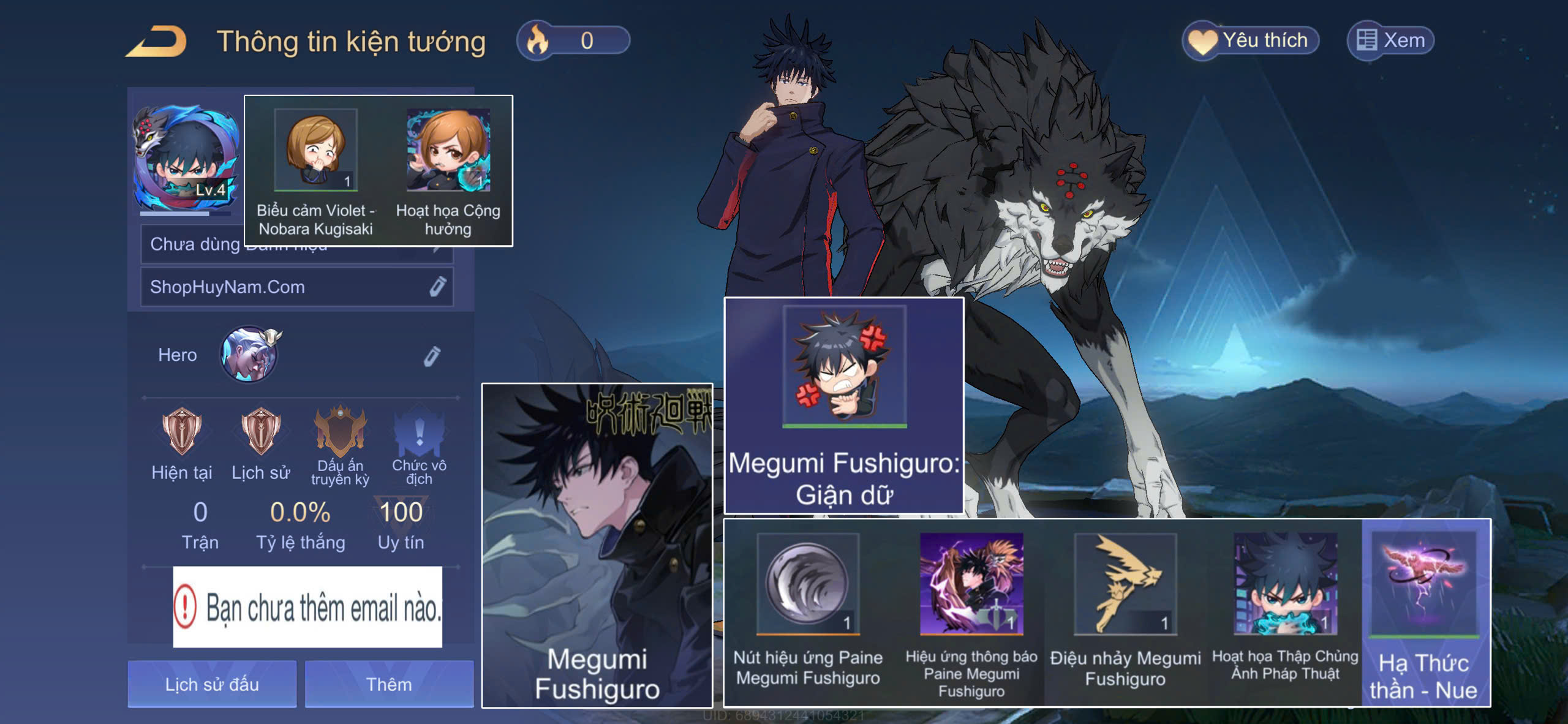The width and height of the screenshot is (1568, 724).
Task: Go back using the golden return arrow
Action: [x=157, y=42]
